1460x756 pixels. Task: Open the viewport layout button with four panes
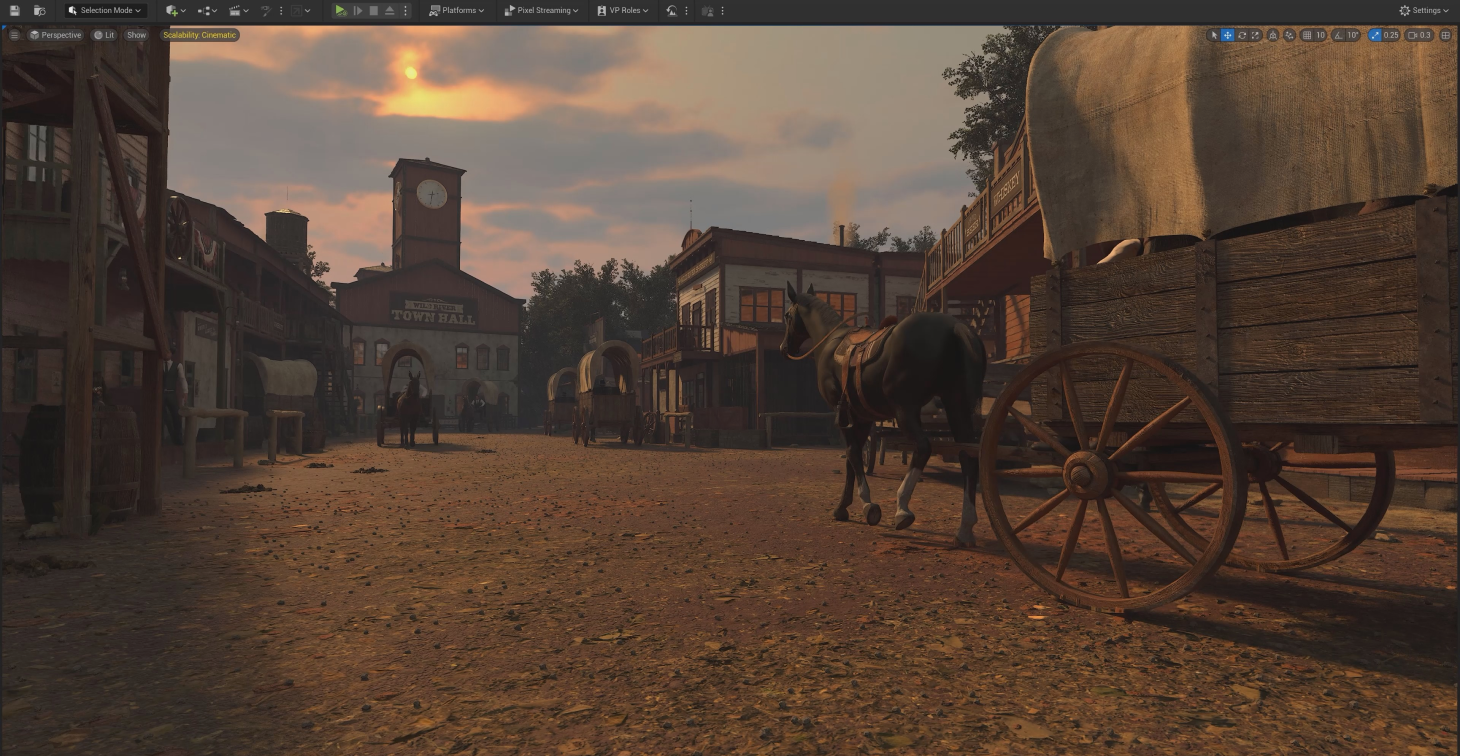(1445, 35)
